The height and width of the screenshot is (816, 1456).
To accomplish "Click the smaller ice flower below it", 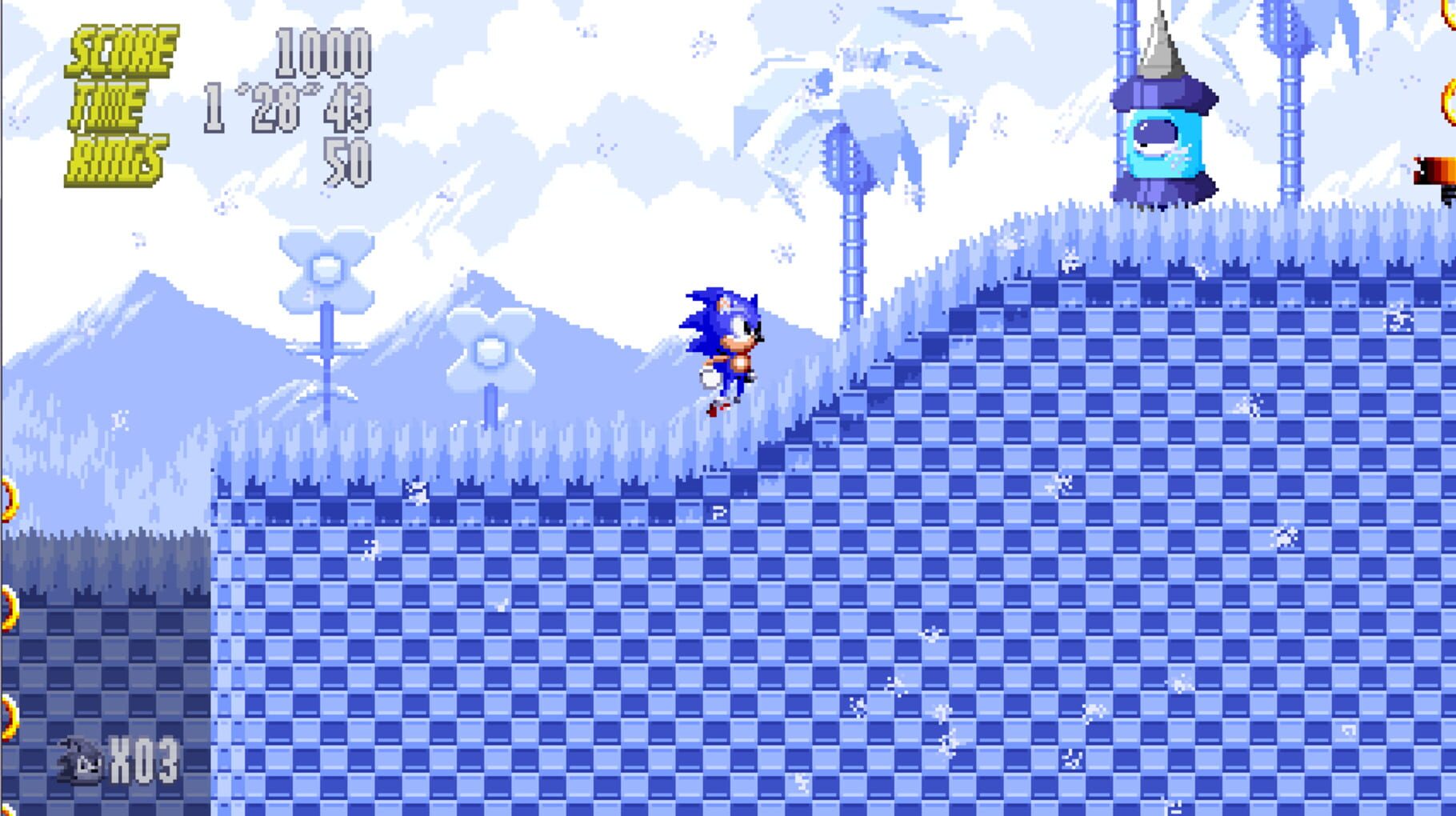I will (490, 348).
